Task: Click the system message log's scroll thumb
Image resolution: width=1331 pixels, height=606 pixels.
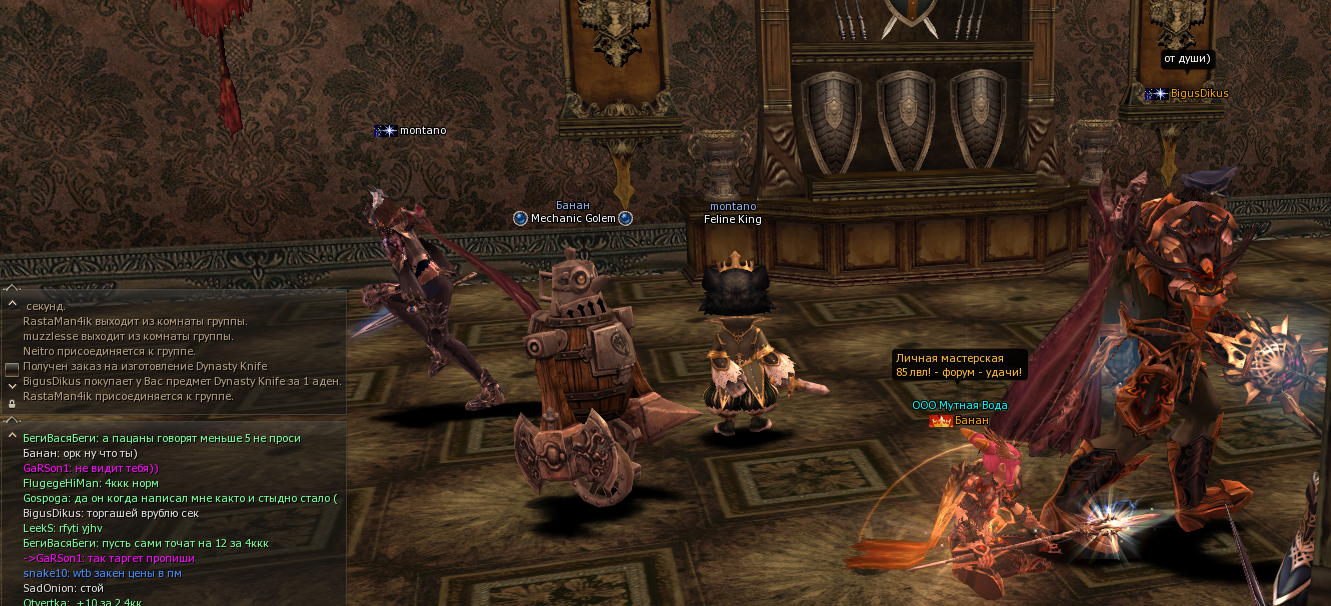Action: 12,369
